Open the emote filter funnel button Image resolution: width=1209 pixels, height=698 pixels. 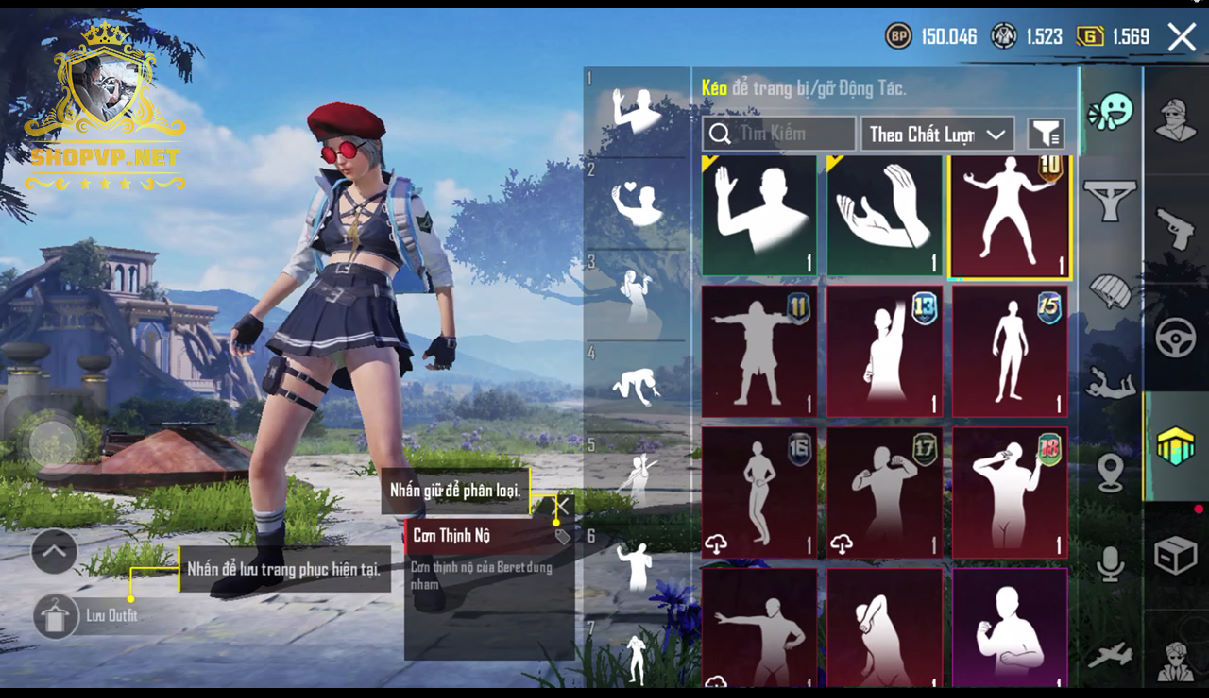click(1046, 134)
